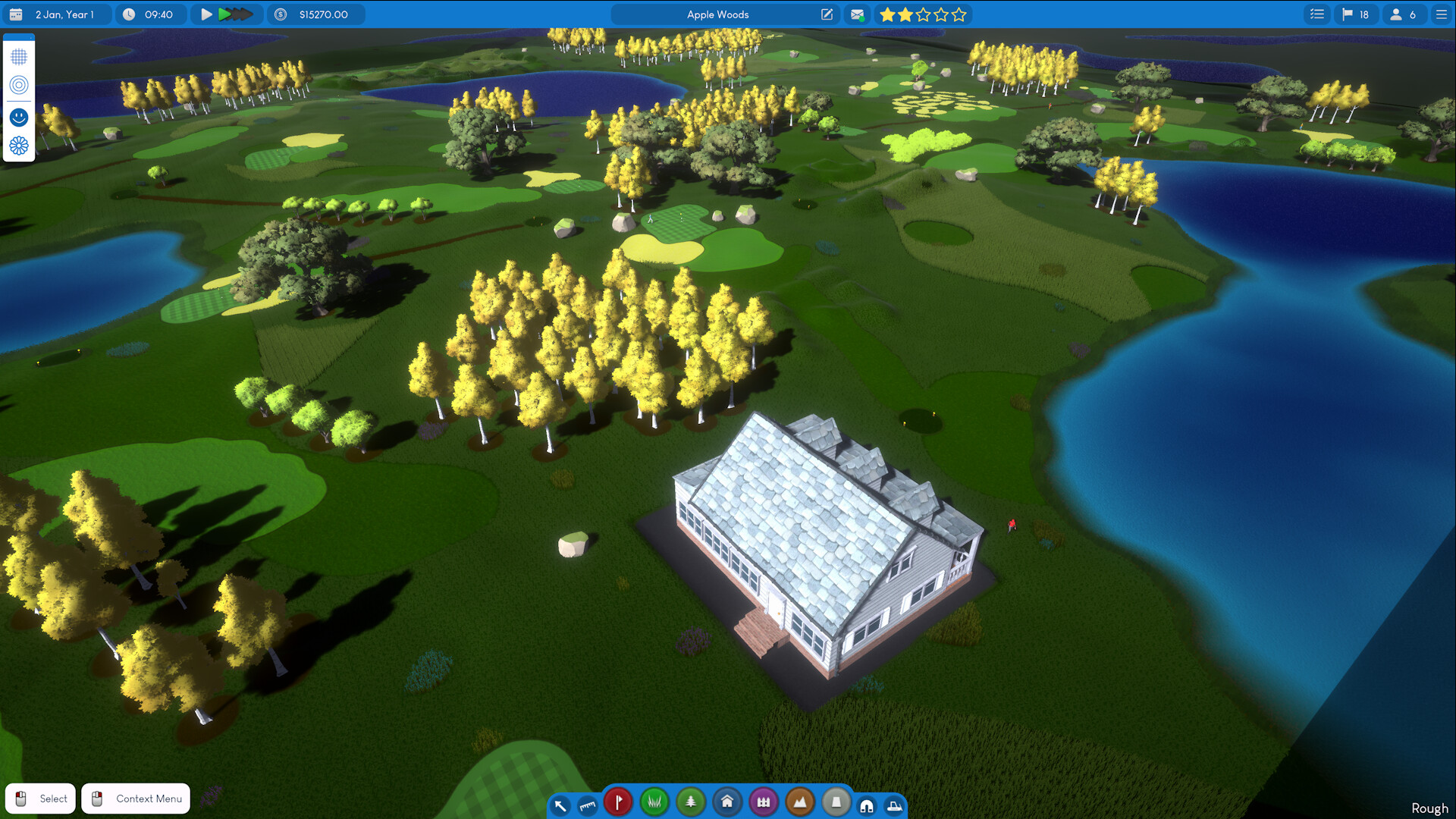The width and height of the screenshot is (1456, 819).
Task: Edit the Apple Woods course name
Action: pos(826,14)
